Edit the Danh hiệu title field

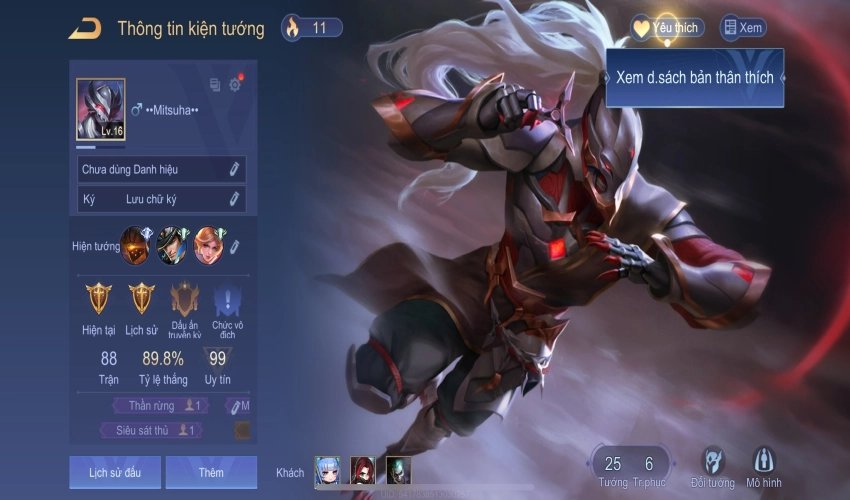coord(235,170)
